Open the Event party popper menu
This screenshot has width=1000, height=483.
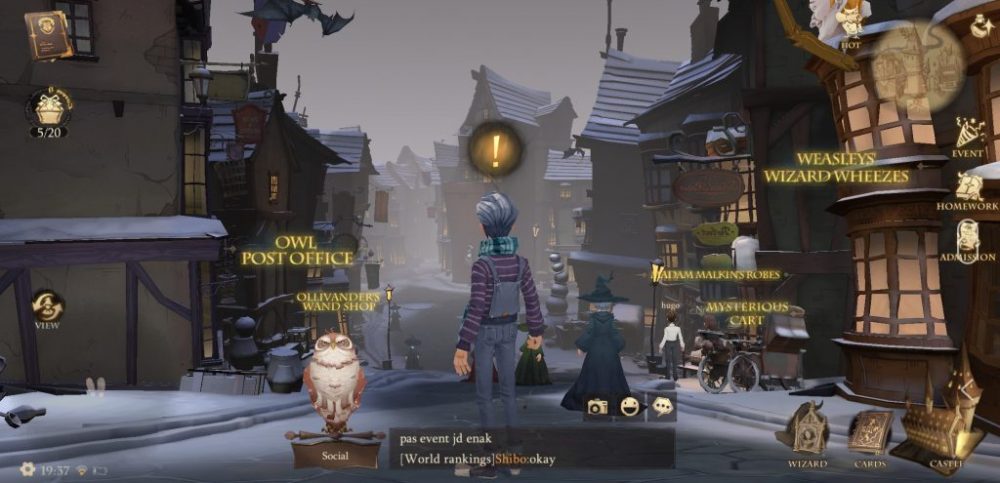[967, 136]
